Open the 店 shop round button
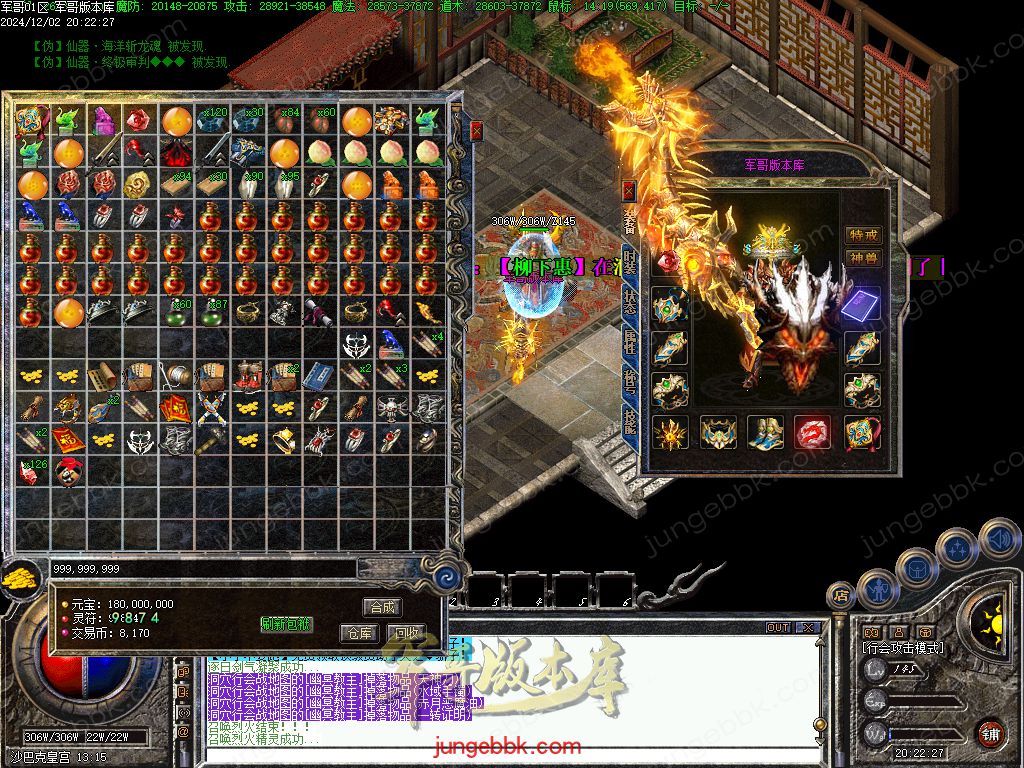1024x768 pixels. [x=839, y=596]
